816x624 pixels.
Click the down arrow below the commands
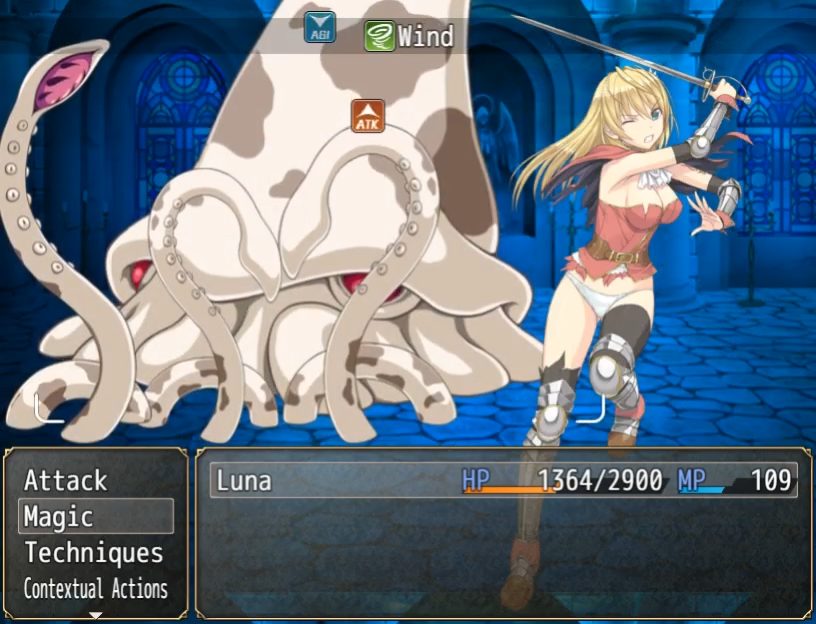coord(96,615)
